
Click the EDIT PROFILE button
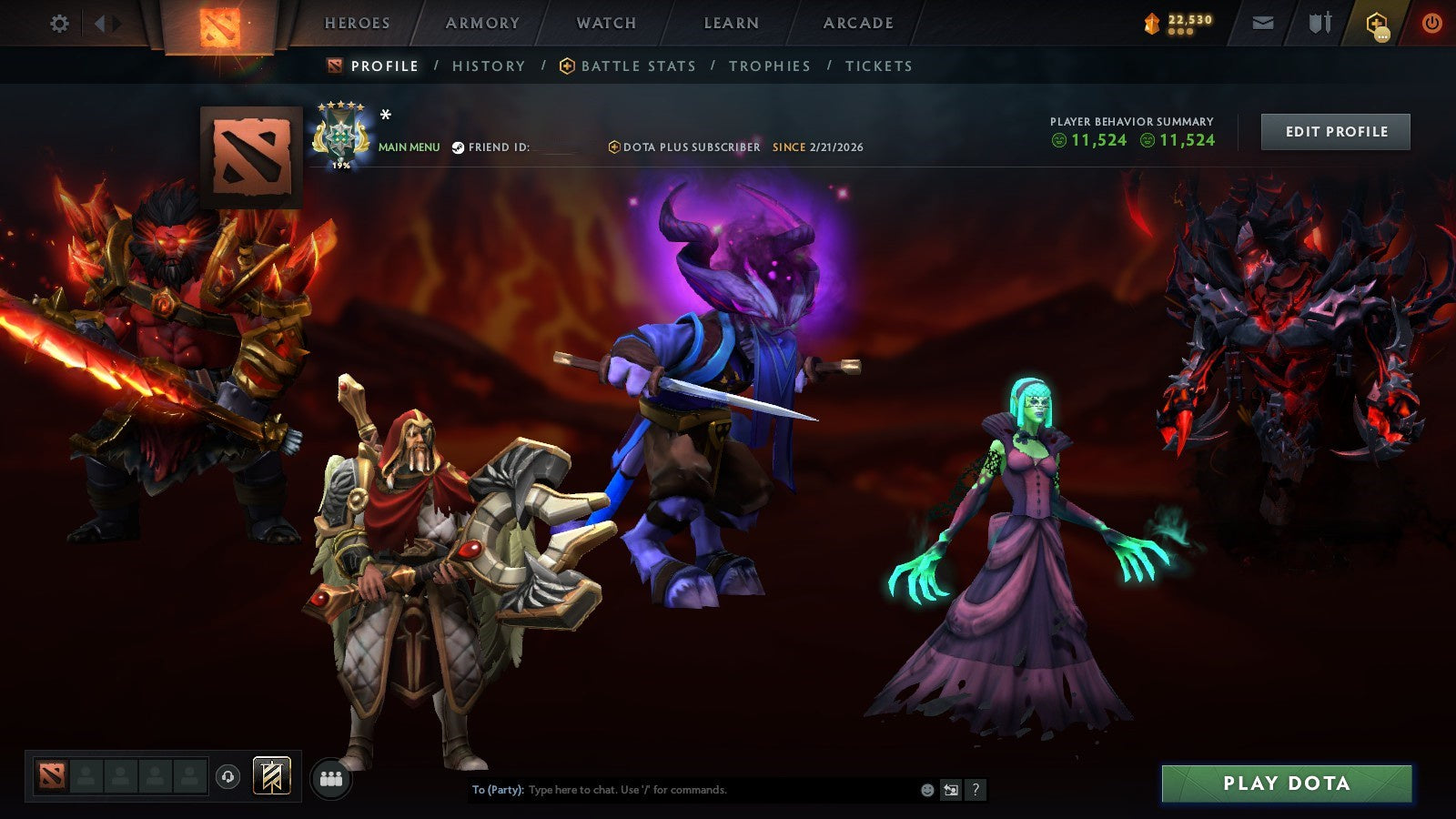1335,131
